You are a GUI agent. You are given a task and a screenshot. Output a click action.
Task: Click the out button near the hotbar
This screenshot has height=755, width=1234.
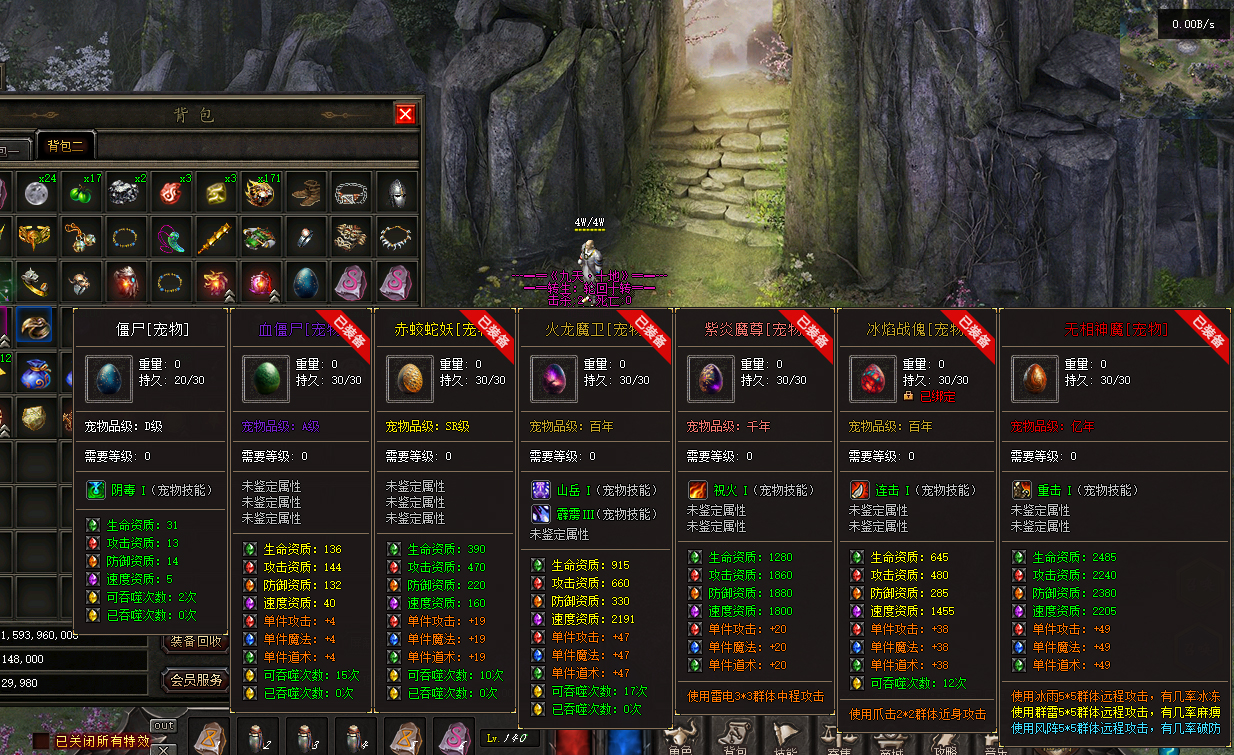click(163, 726)
